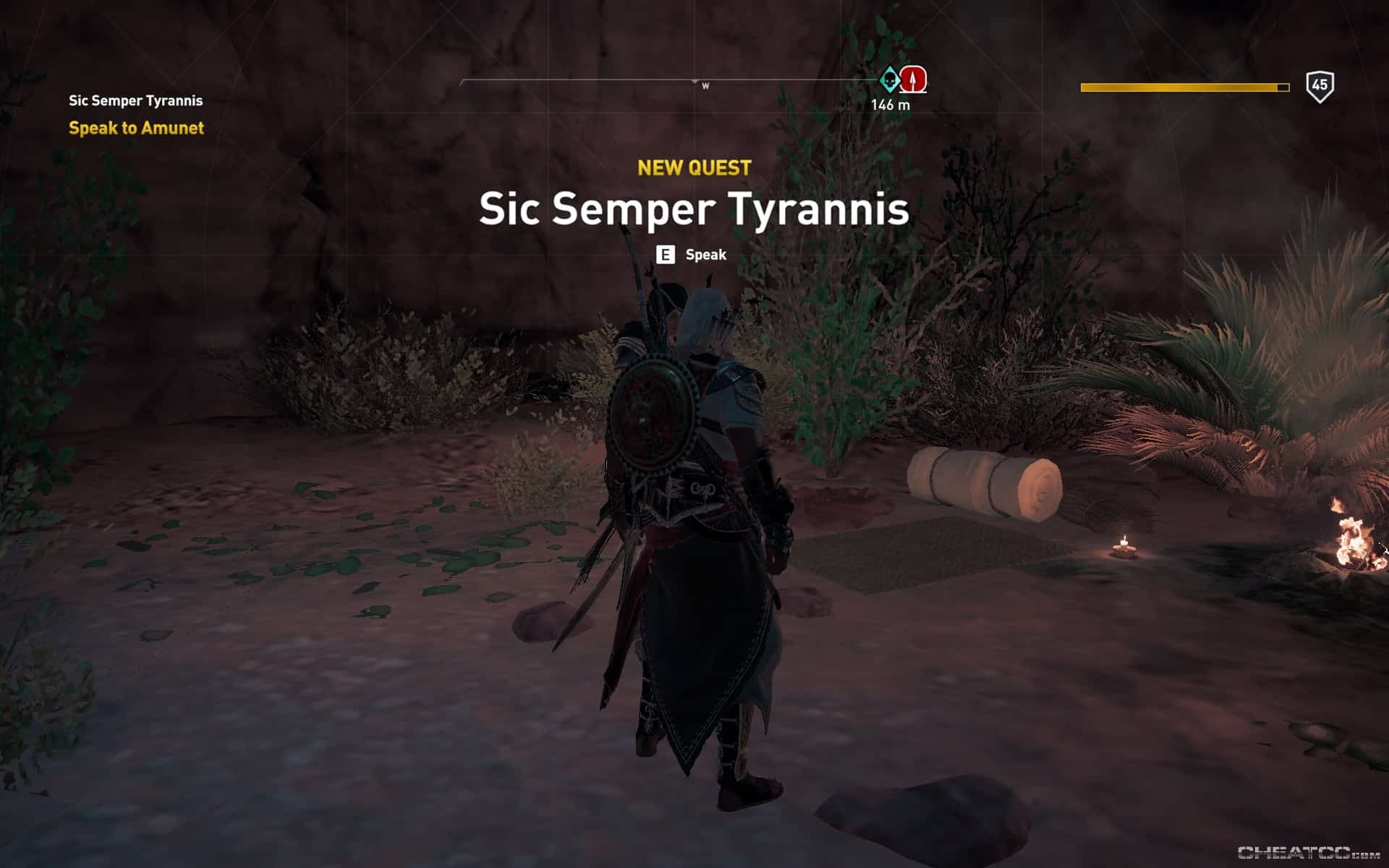Click the small lit candle near the campfire
1389x868 pixels.
click(1123, 547)
